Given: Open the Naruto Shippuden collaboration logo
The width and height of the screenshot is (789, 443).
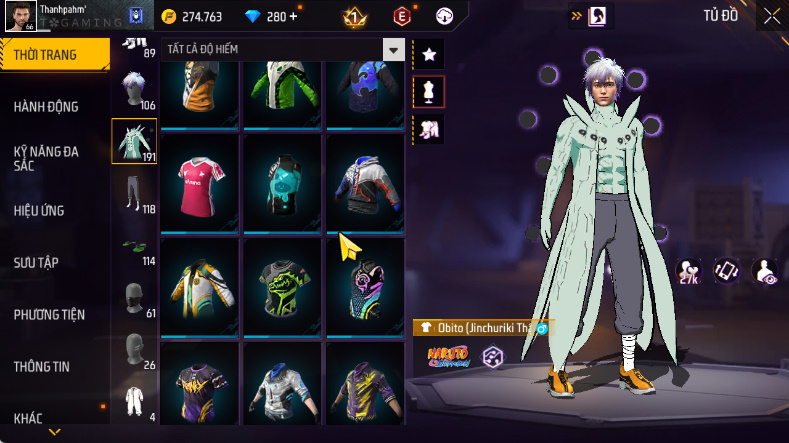Looking at the screenshot, I should [x=447, y=355].
